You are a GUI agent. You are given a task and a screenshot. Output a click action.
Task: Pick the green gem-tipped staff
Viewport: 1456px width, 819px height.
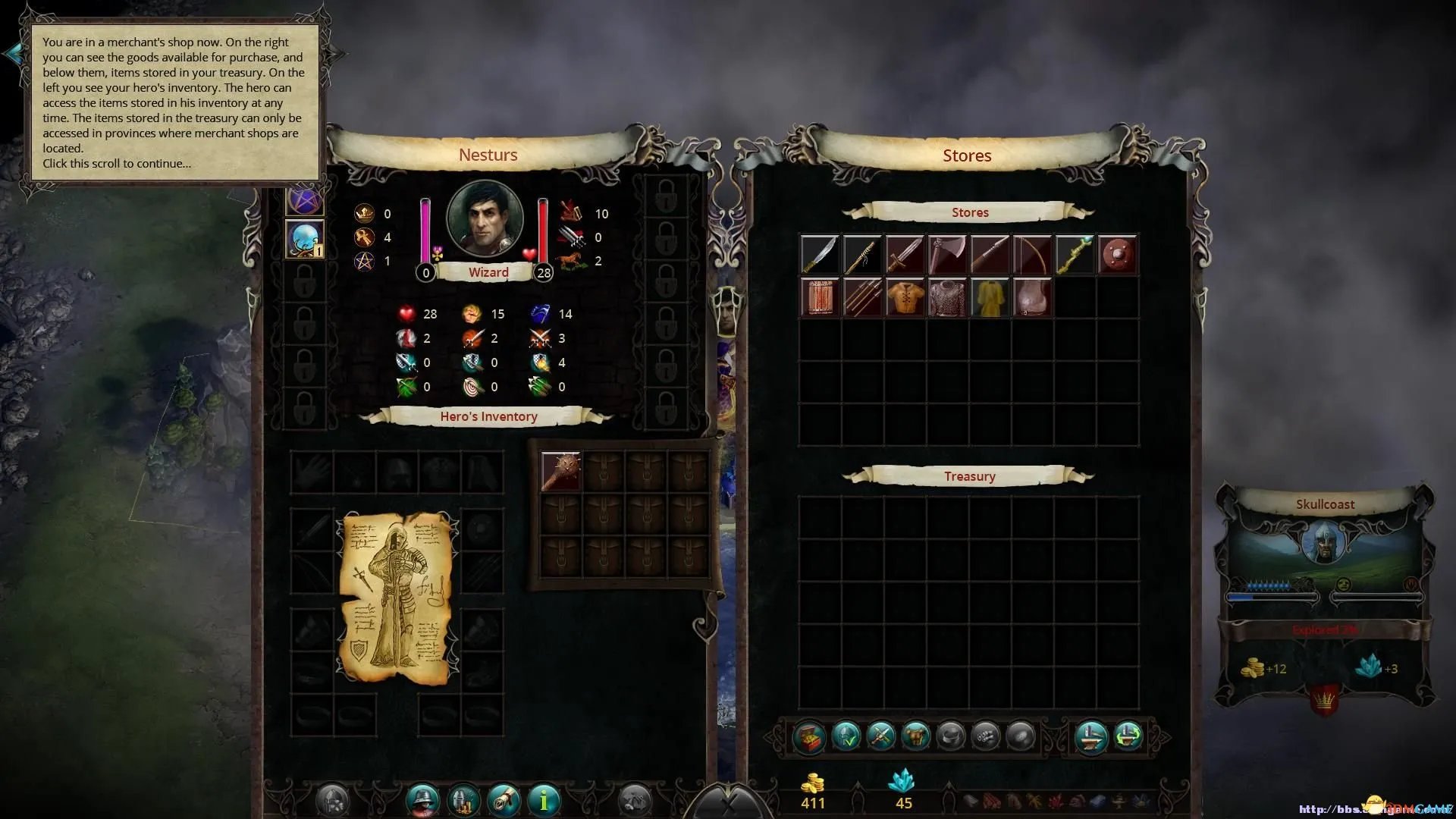pyautogui.click(x=1075, y=255)
